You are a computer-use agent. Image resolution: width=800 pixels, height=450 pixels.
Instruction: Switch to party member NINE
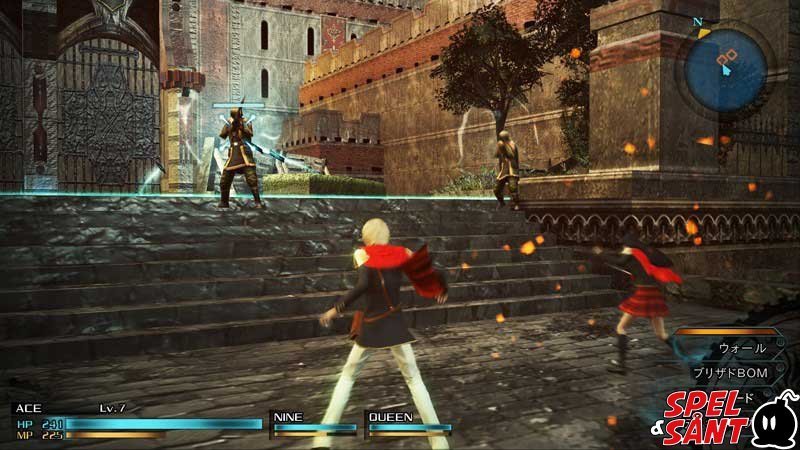point(313,424)
